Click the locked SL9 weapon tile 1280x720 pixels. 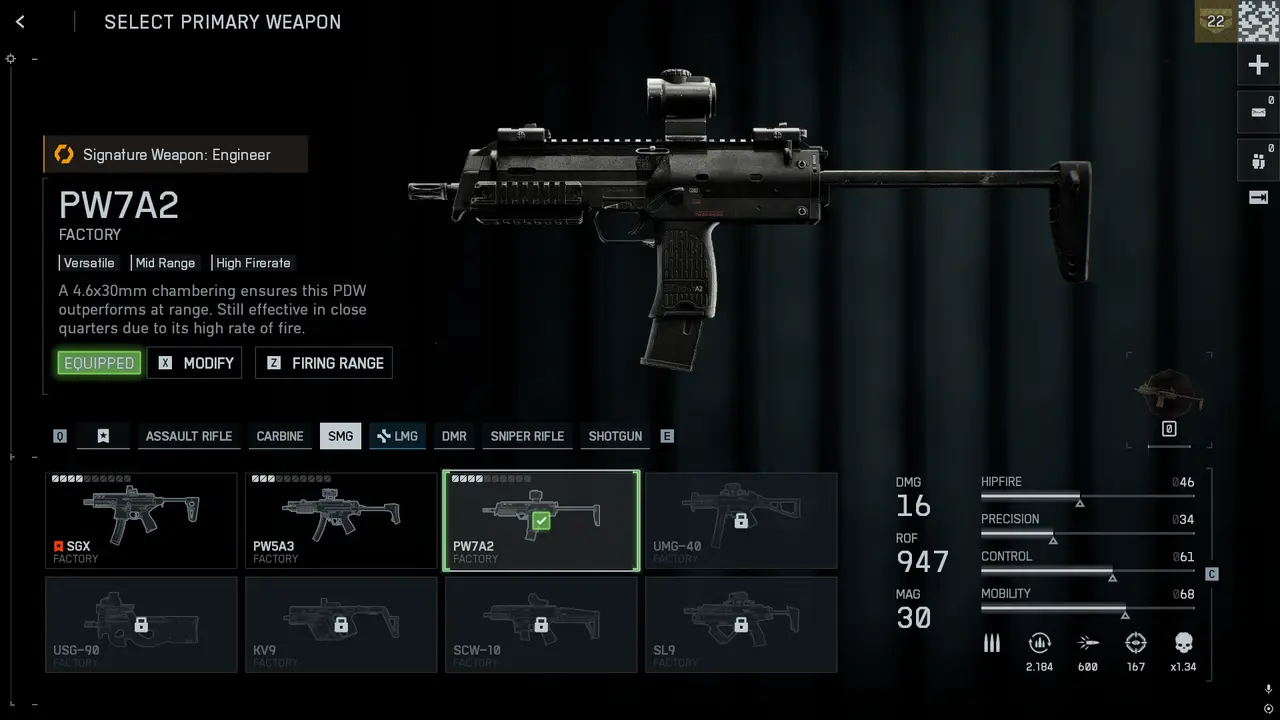(741, 624)
